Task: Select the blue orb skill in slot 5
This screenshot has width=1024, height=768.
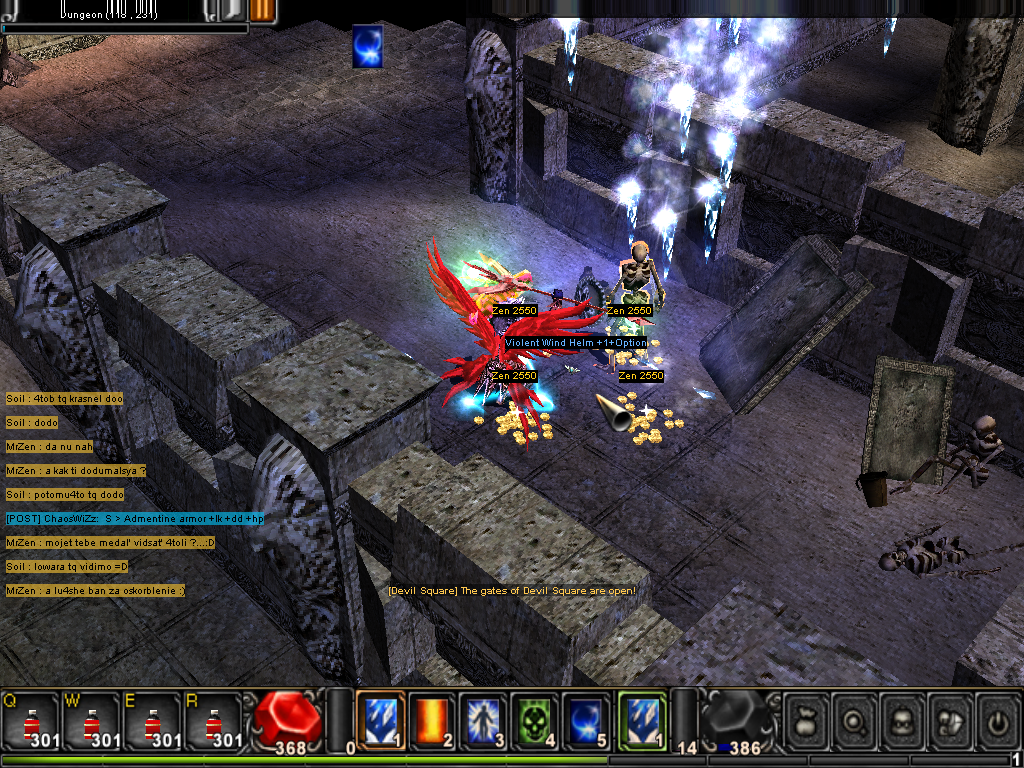Action: point(586,719)
